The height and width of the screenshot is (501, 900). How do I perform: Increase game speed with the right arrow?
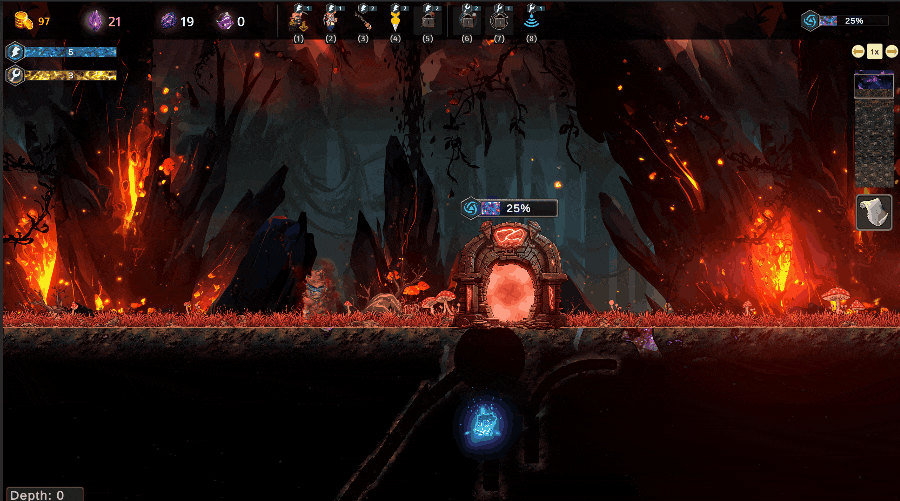click(x=891, y=51)
